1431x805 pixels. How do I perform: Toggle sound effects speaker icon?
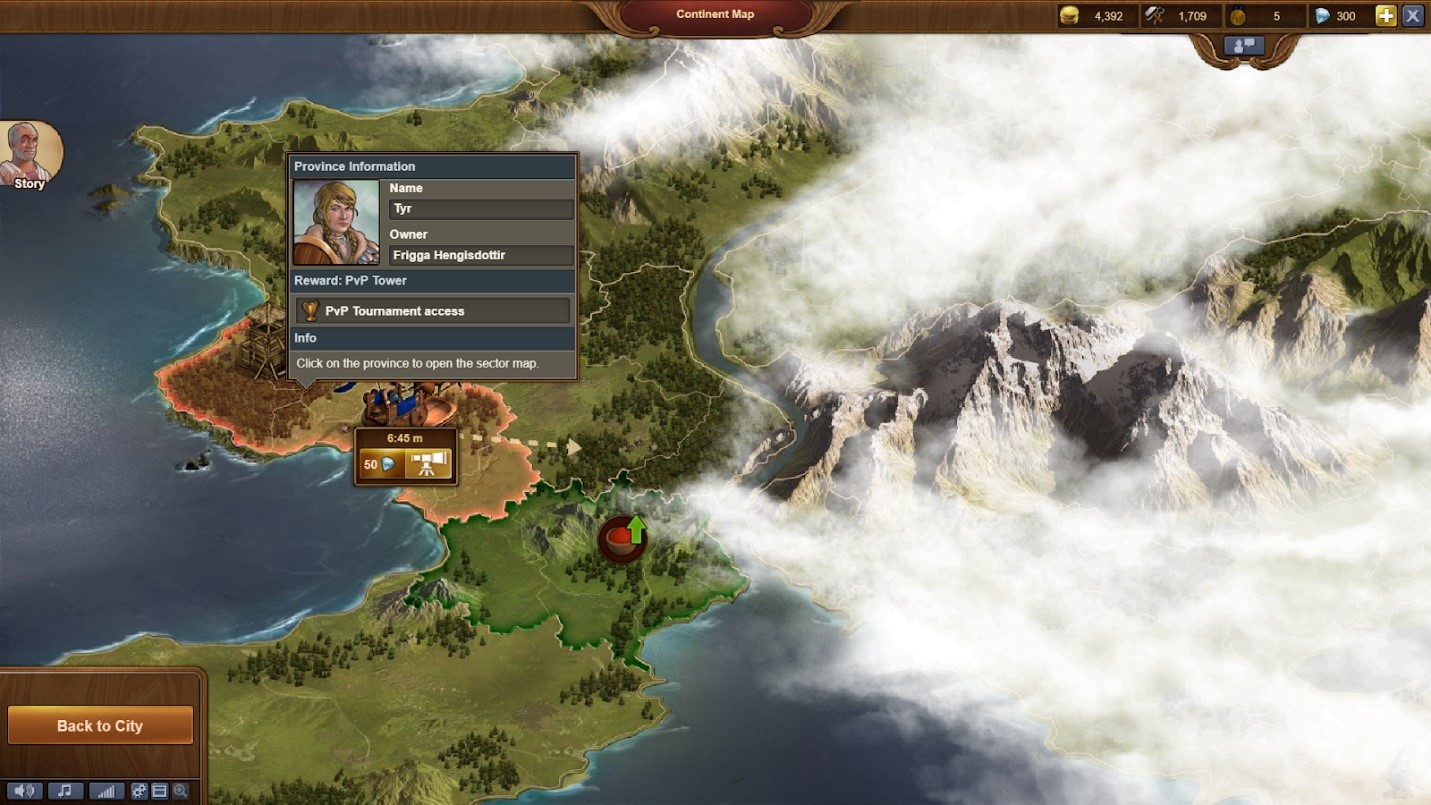click(23, 791)
